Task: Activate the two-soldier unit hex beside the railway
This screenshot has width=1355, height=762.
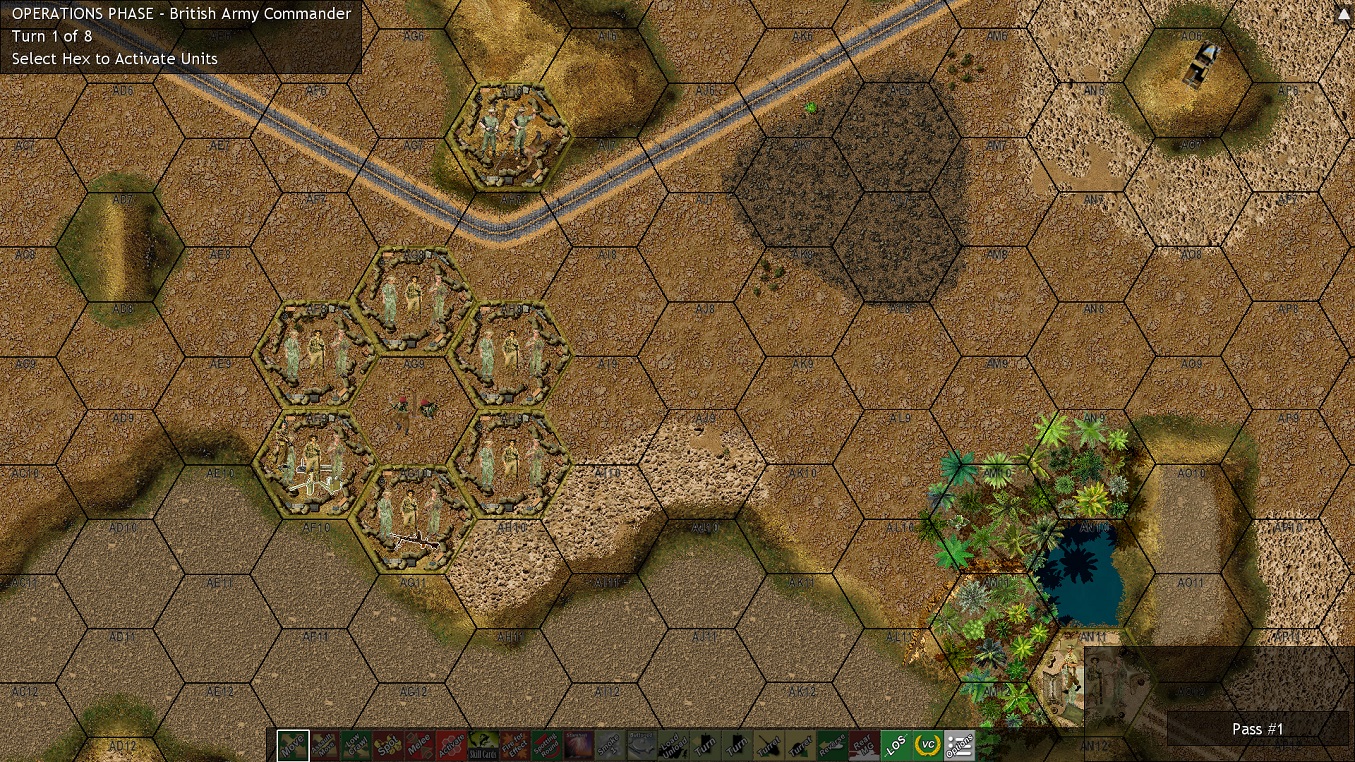Action: tap(508, 136)
